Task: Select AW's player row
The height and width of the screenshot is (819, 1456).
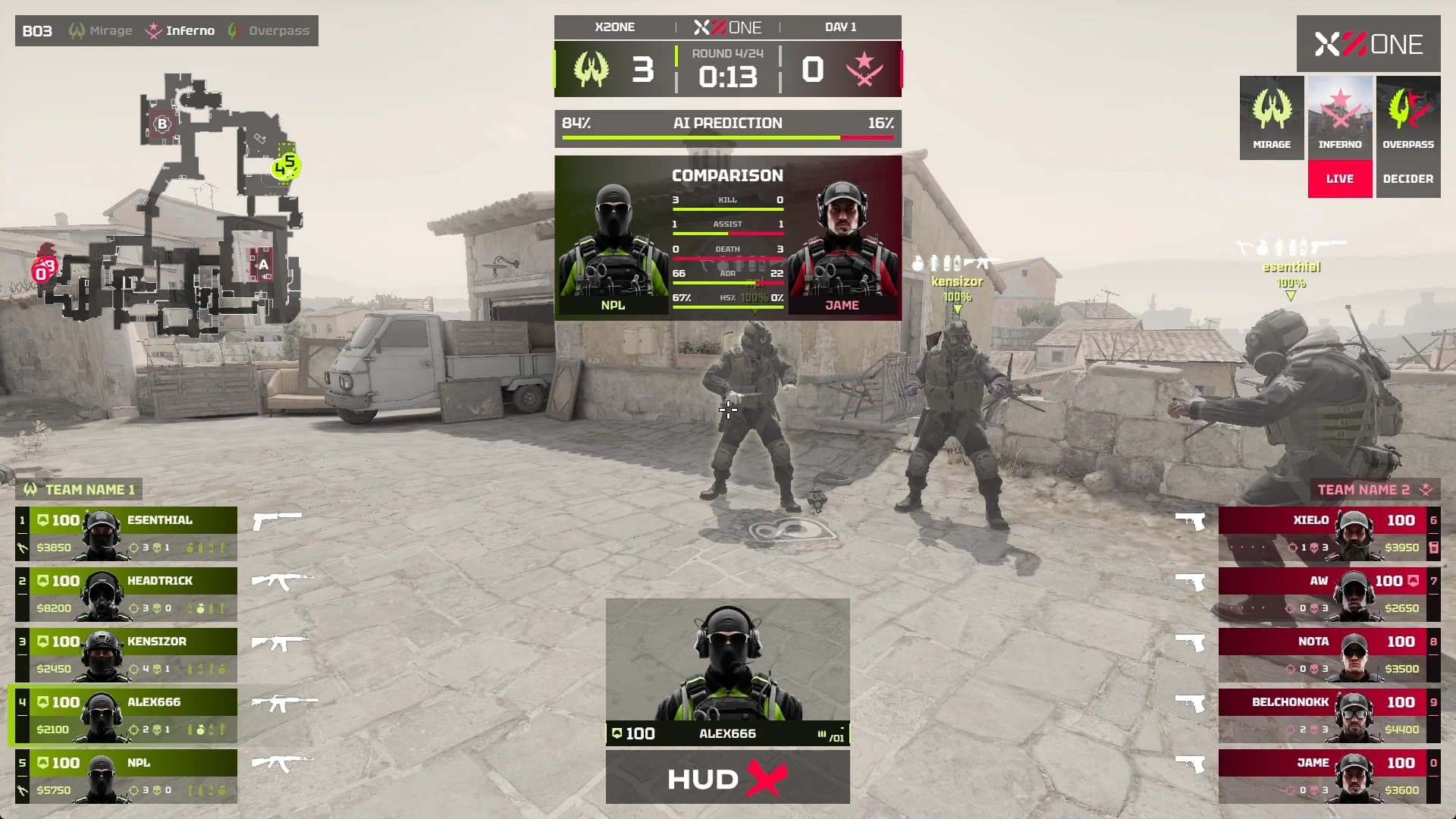Action: 1329,594
